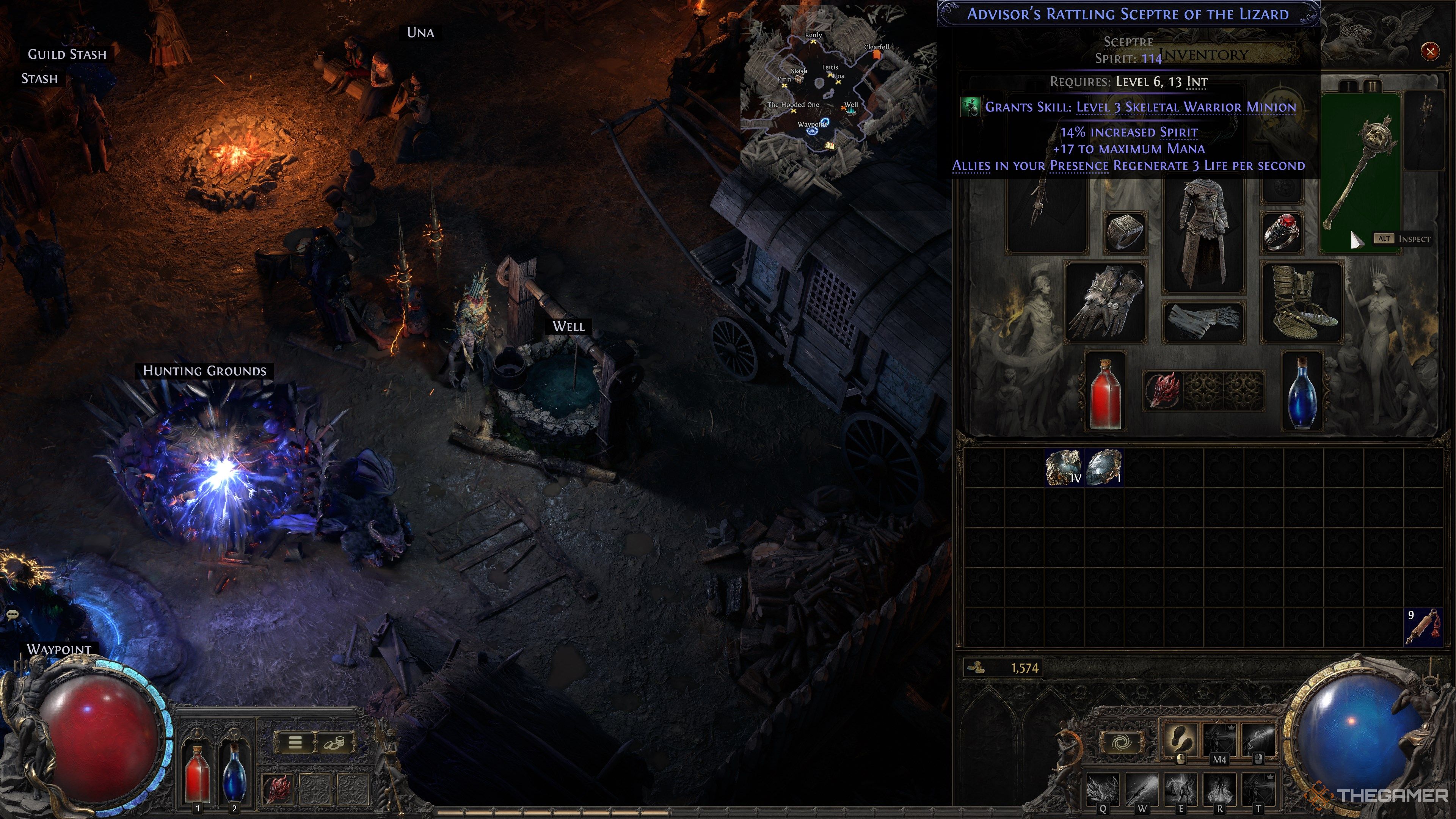The image size is (1456, 819).
Task: Select the blue mana flask in inventory panel
Action: pyautogui.click(x=1302, y=391)
